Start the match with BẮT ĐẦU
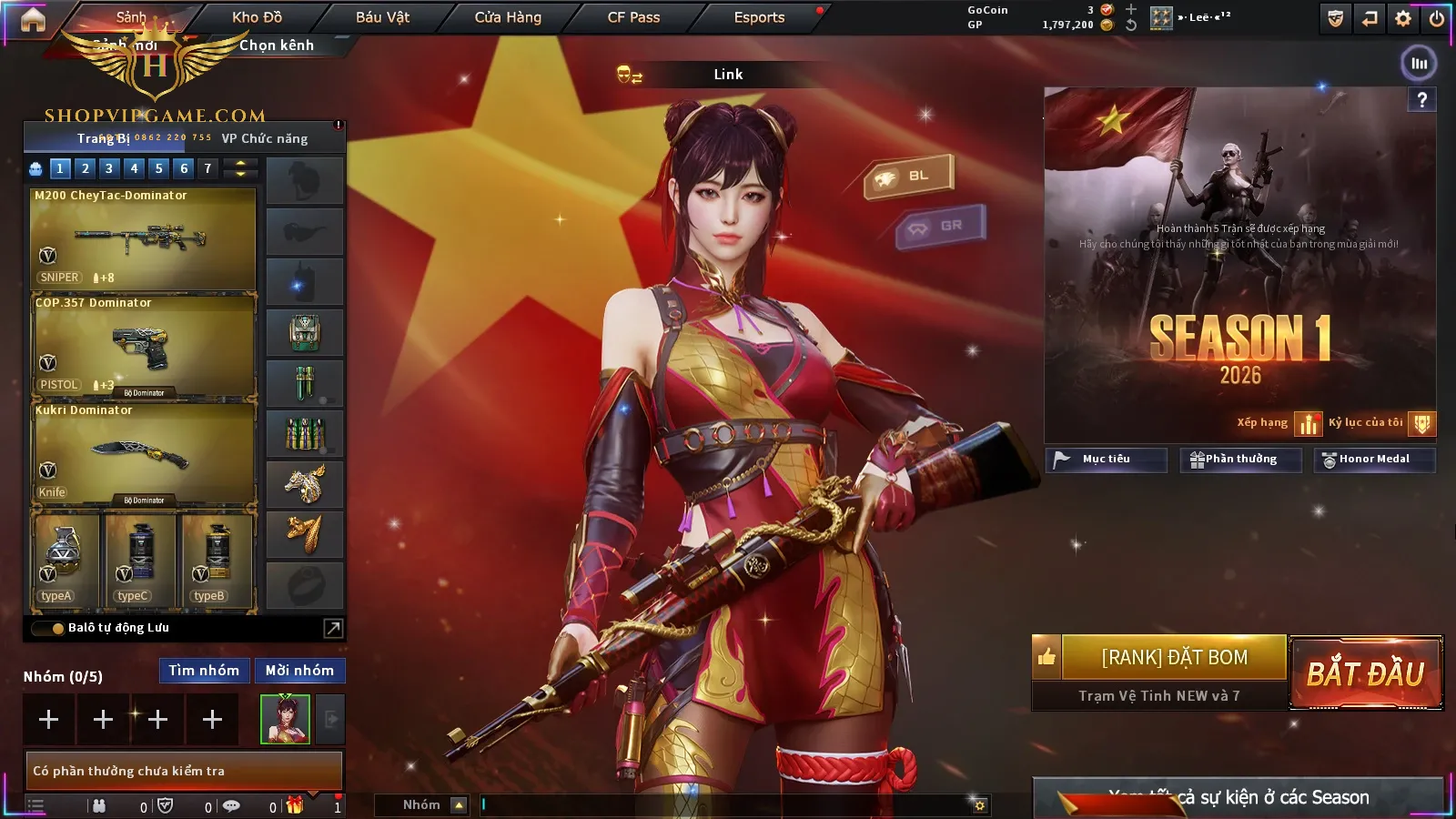 tap(1366, 673)
